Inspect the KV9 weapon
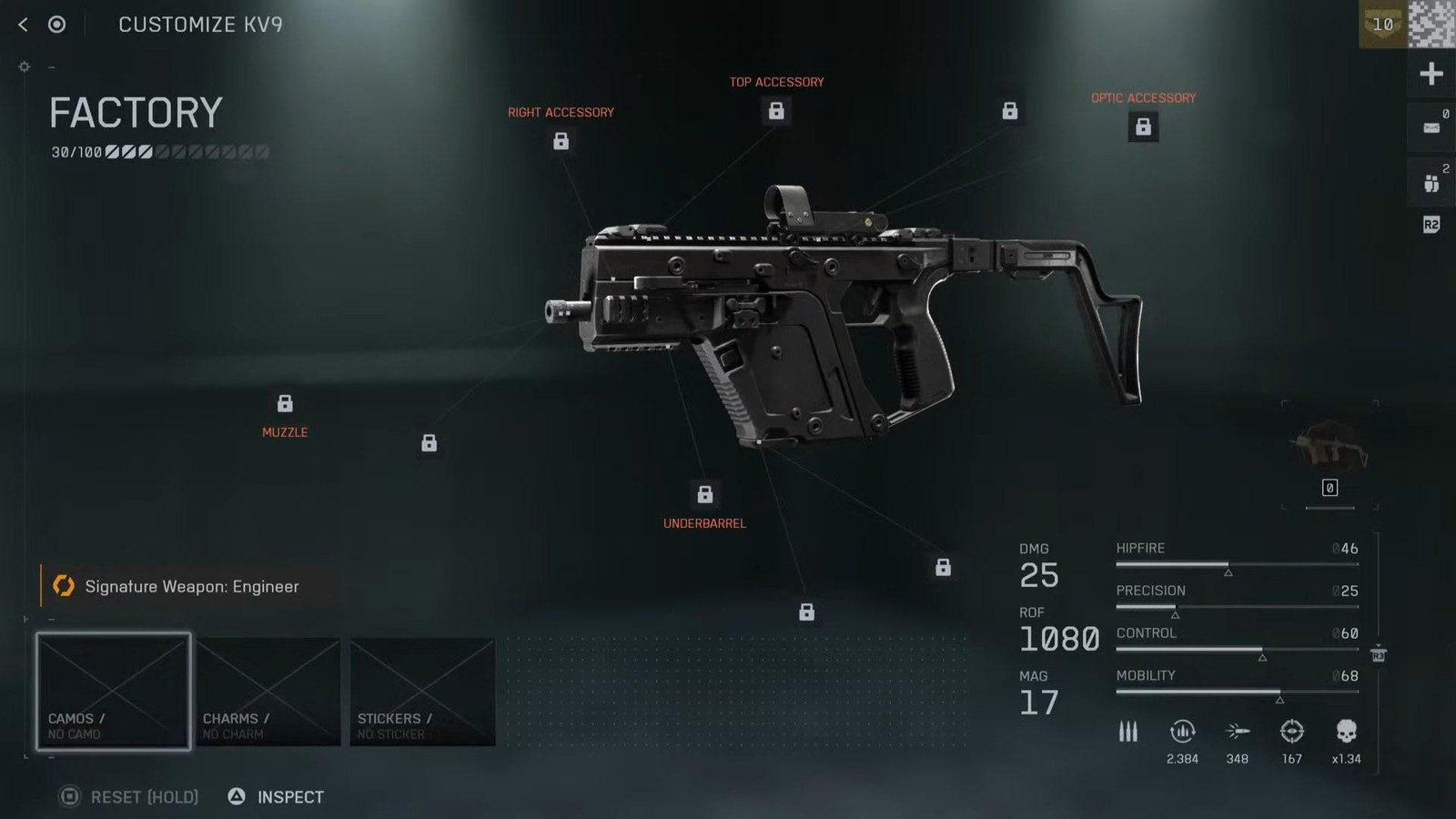 click(x=277, y=797)
